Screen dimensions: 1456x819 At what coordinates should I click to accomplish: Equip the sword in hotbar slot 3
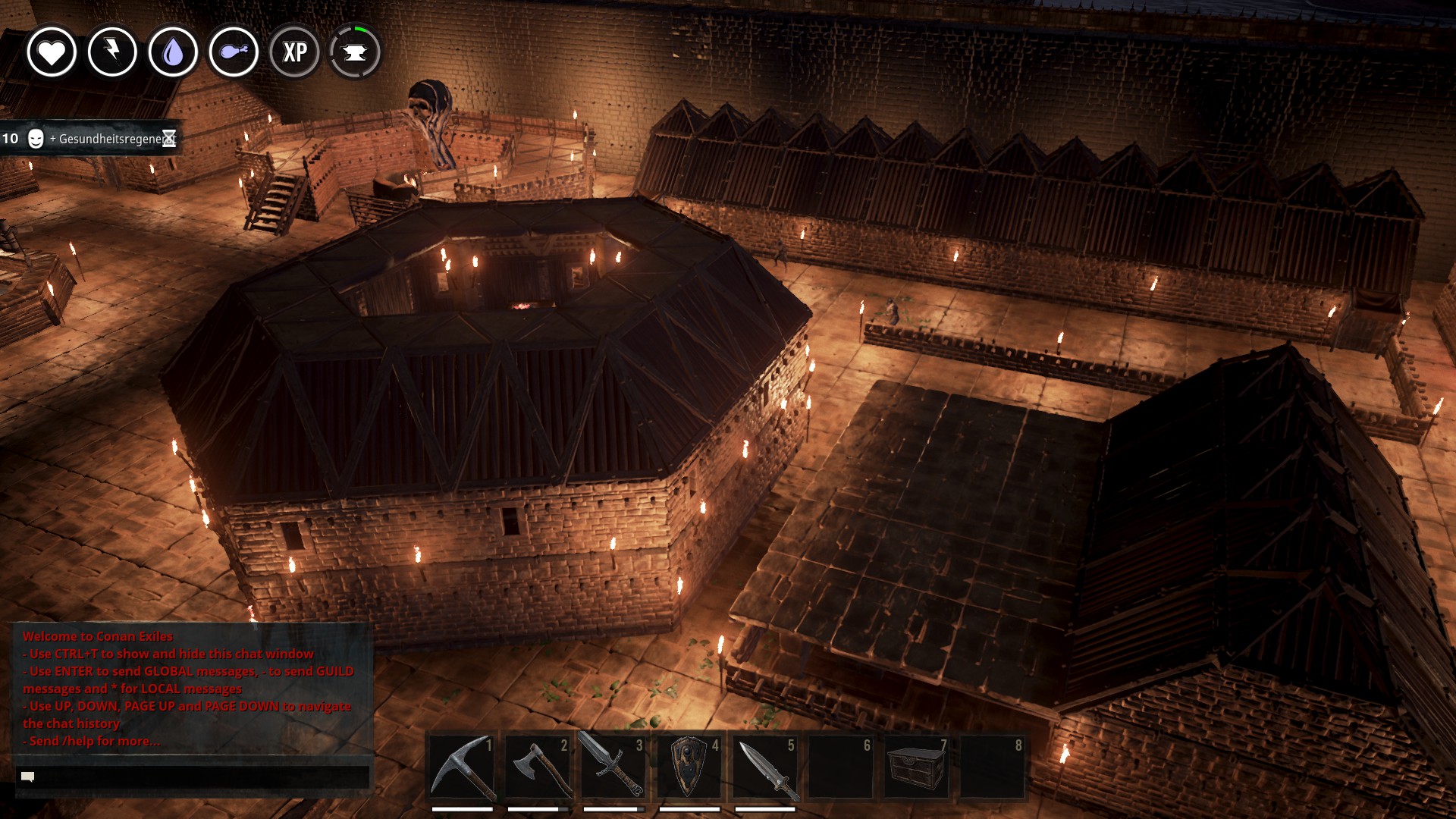coord(613,767)
